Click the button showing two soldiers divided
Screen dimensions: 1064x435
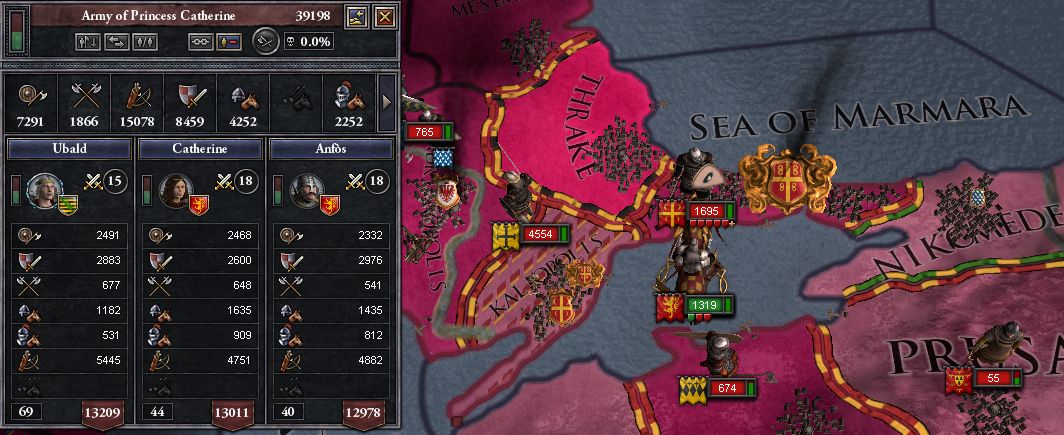[145, 42]
